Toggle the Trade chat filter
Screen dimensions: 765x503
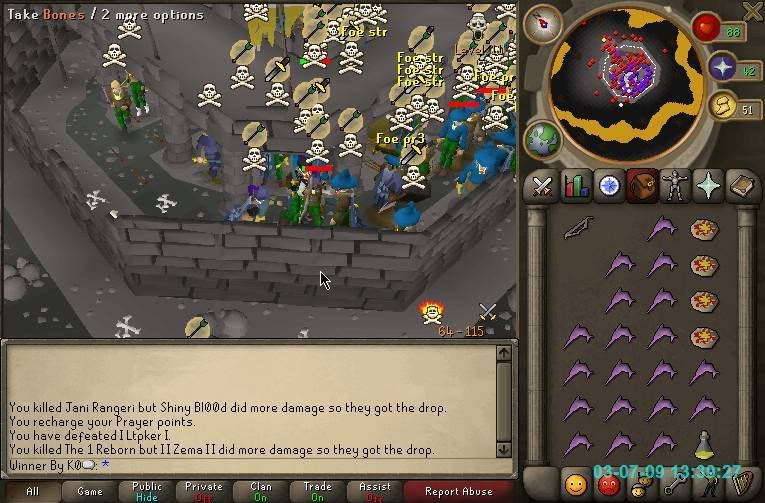pyautogui.click(x=319, y=491)
